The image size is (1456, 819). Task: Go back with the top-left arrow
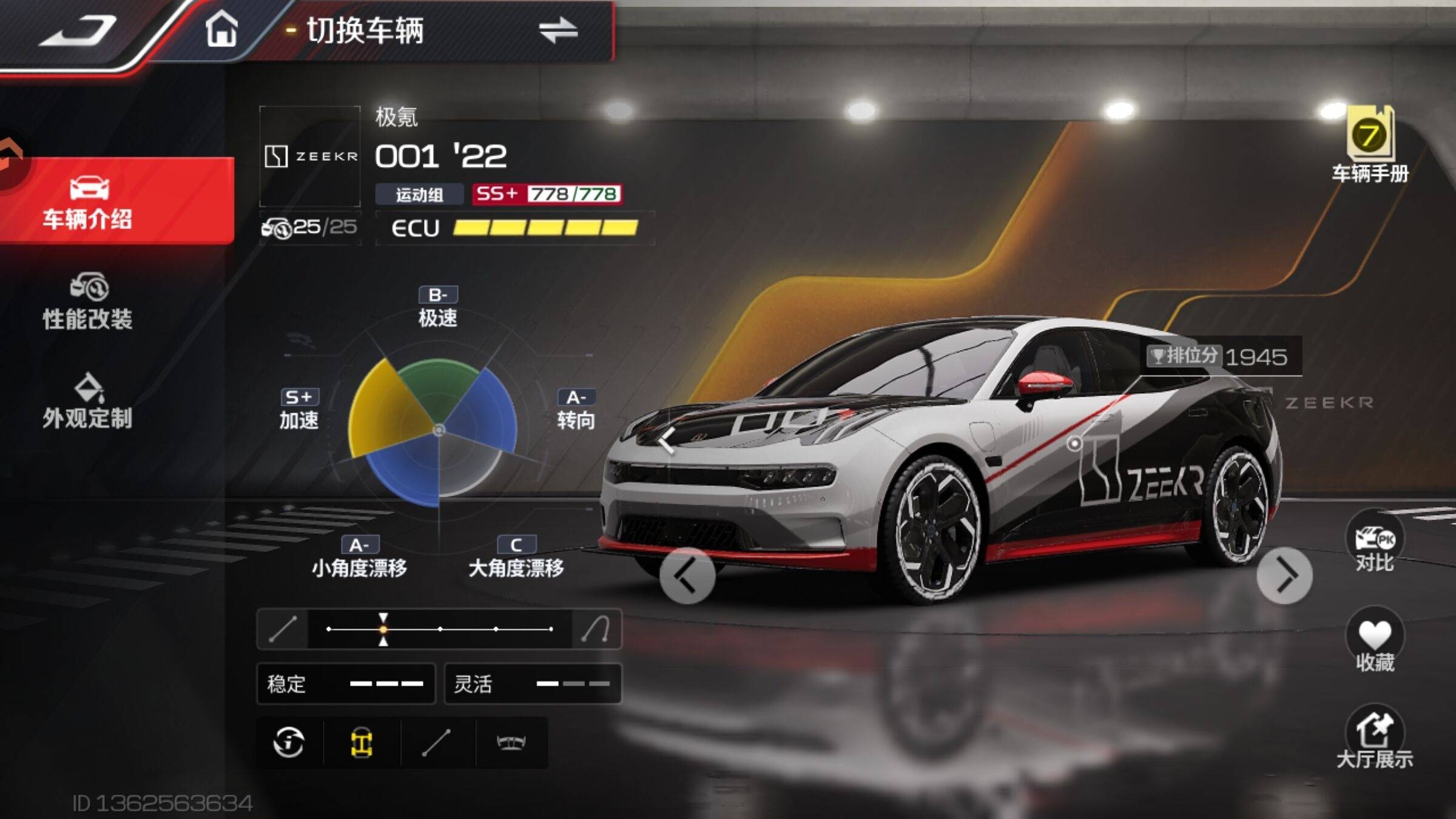78,30
